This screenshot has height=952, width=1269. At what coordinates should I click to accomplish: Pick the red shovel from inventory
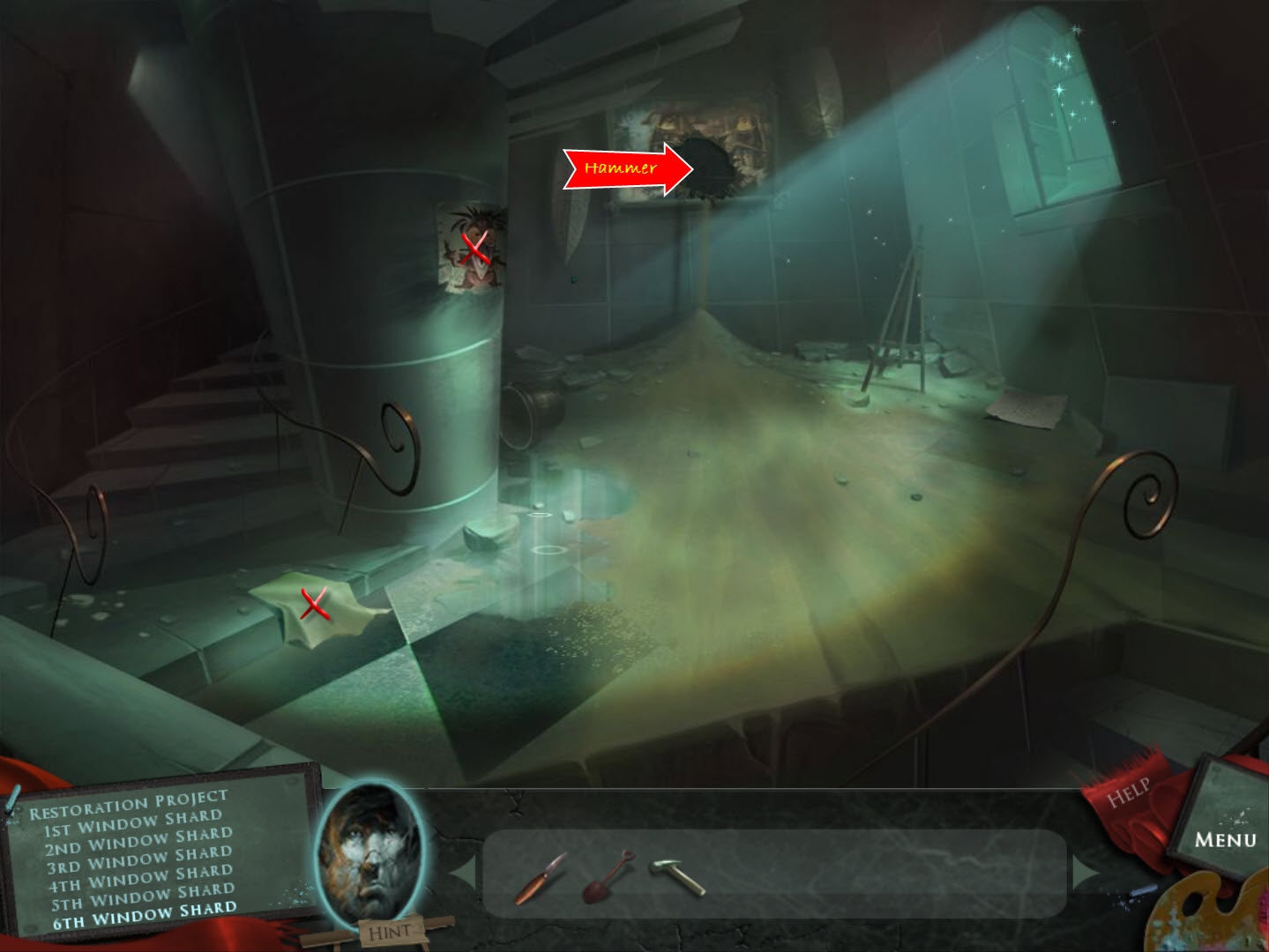point(608,875)
